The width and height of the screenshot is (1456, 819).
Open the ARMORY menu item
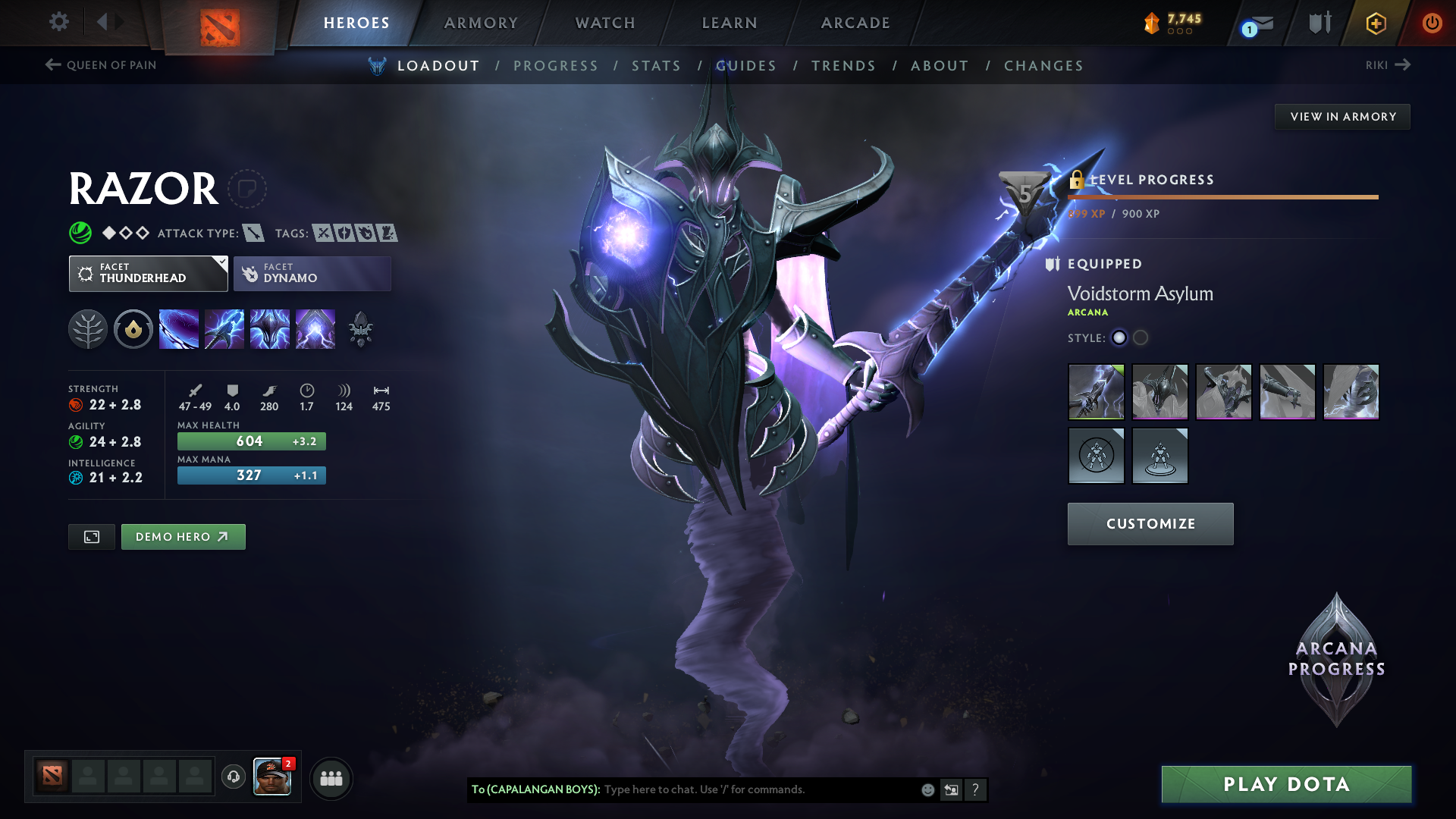481,23
